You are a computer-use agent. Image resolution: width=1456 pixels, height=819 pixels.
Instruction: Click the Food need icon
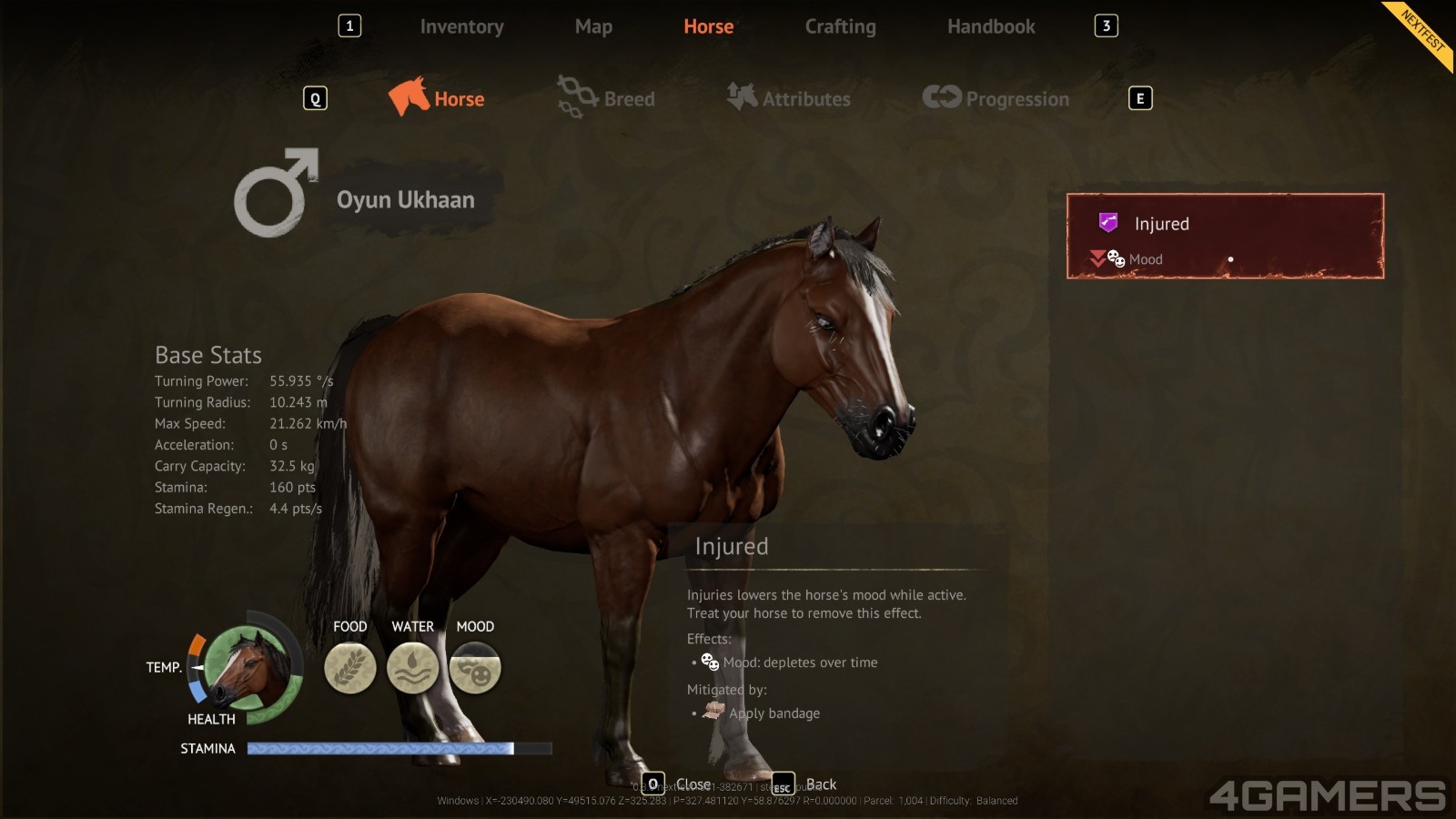[350, 668]
